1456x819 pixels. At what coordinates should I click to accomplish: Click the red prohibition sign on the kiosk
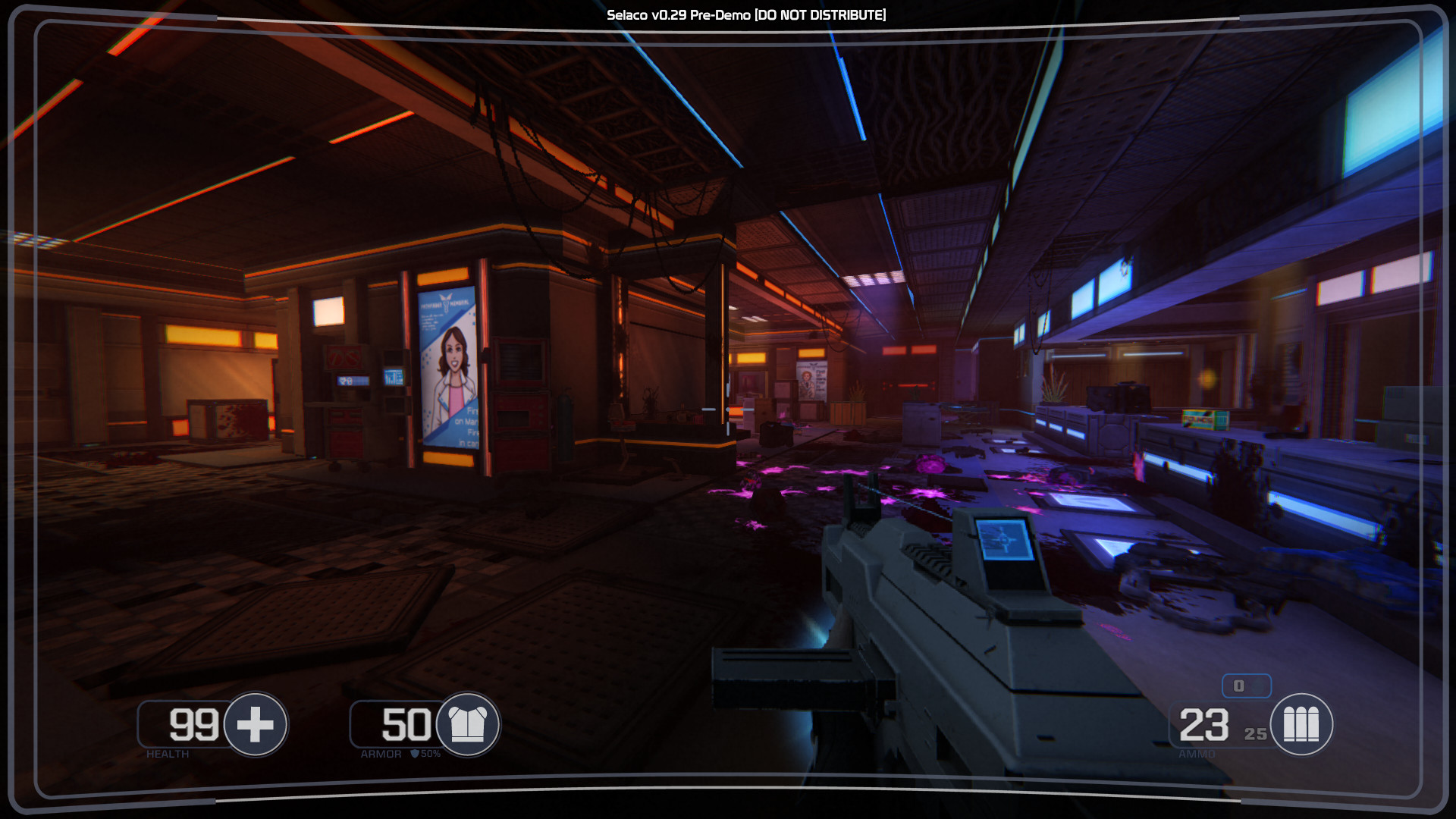(x=345, y=355)
